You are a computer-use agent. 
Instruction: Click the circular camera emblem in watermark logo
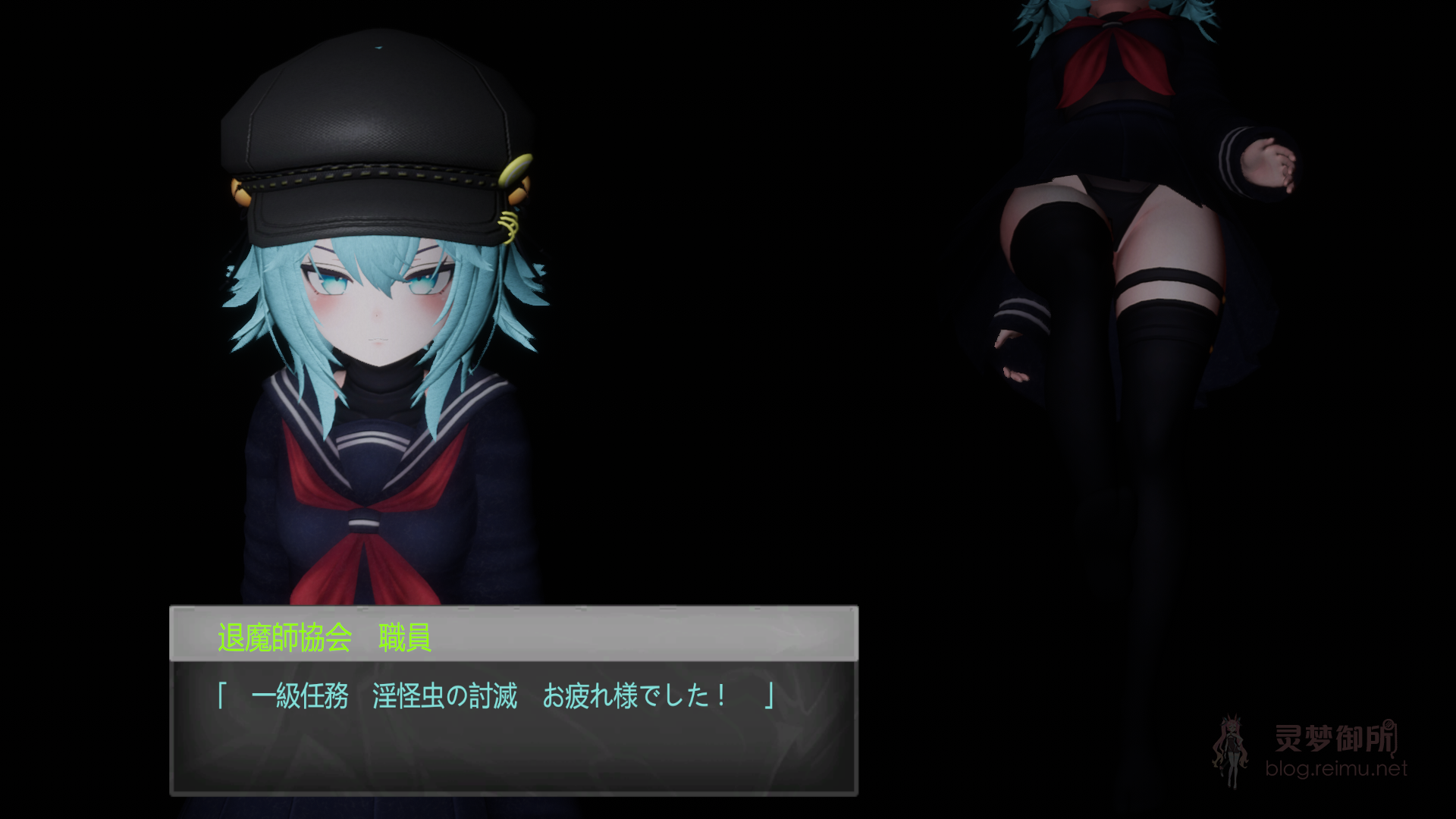click(1389, 726)
